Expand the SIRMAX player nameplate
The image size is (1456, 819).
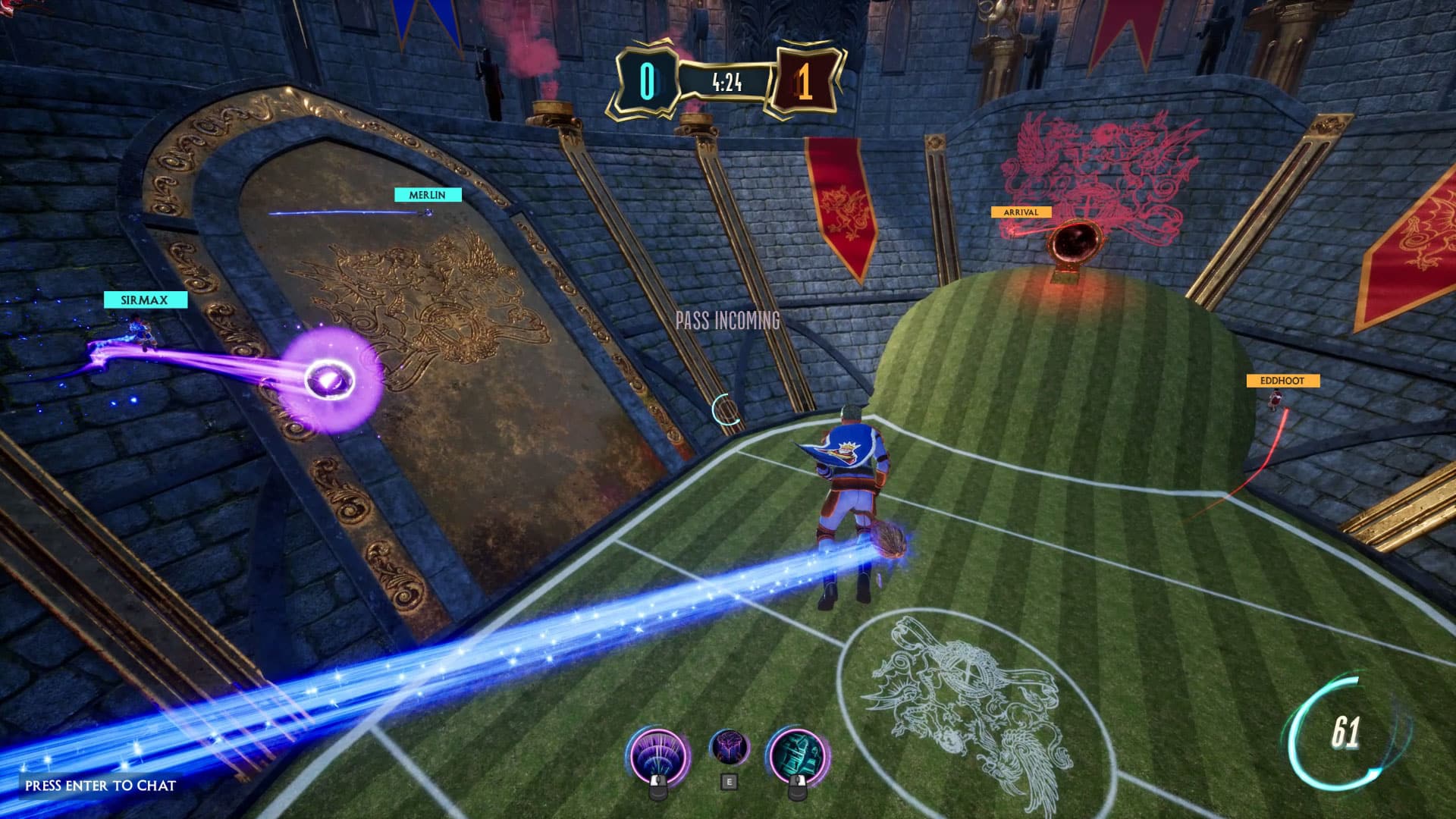145,300
